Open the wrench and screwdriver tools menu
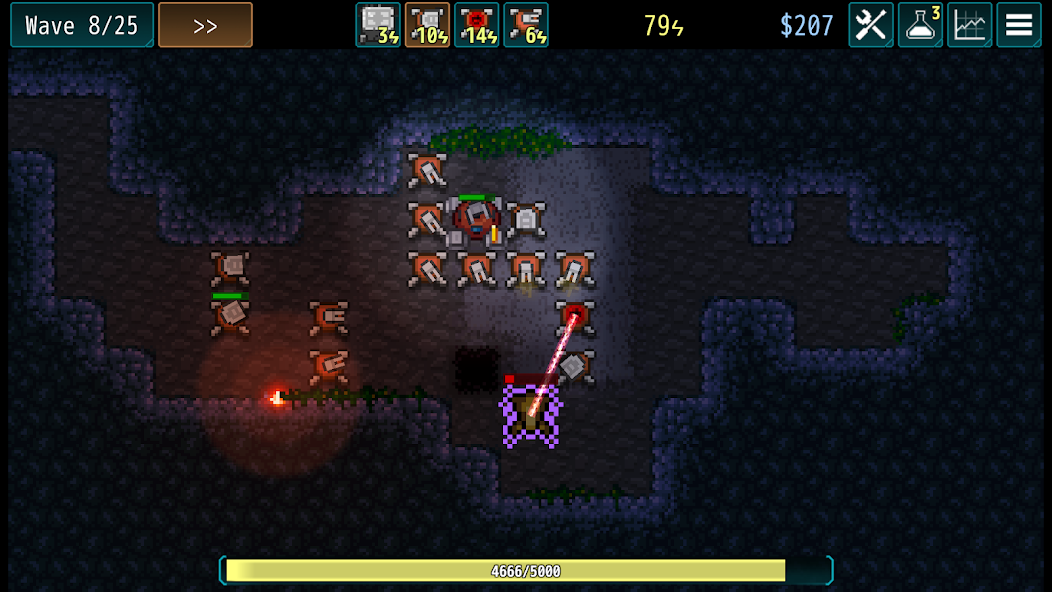 (870, 25)
